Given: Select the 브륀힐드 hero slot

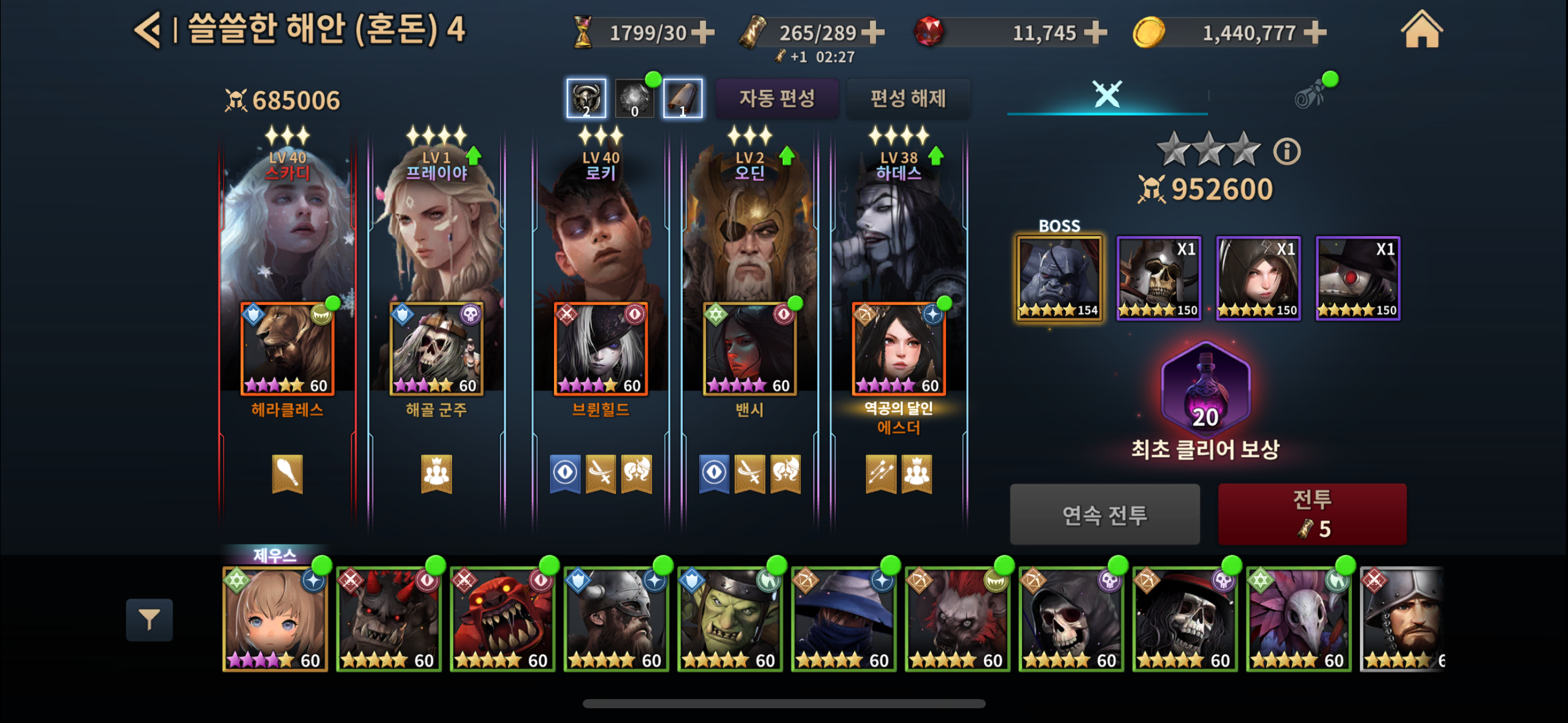Looking at the screenshot, I should click(x=601, y=348).
